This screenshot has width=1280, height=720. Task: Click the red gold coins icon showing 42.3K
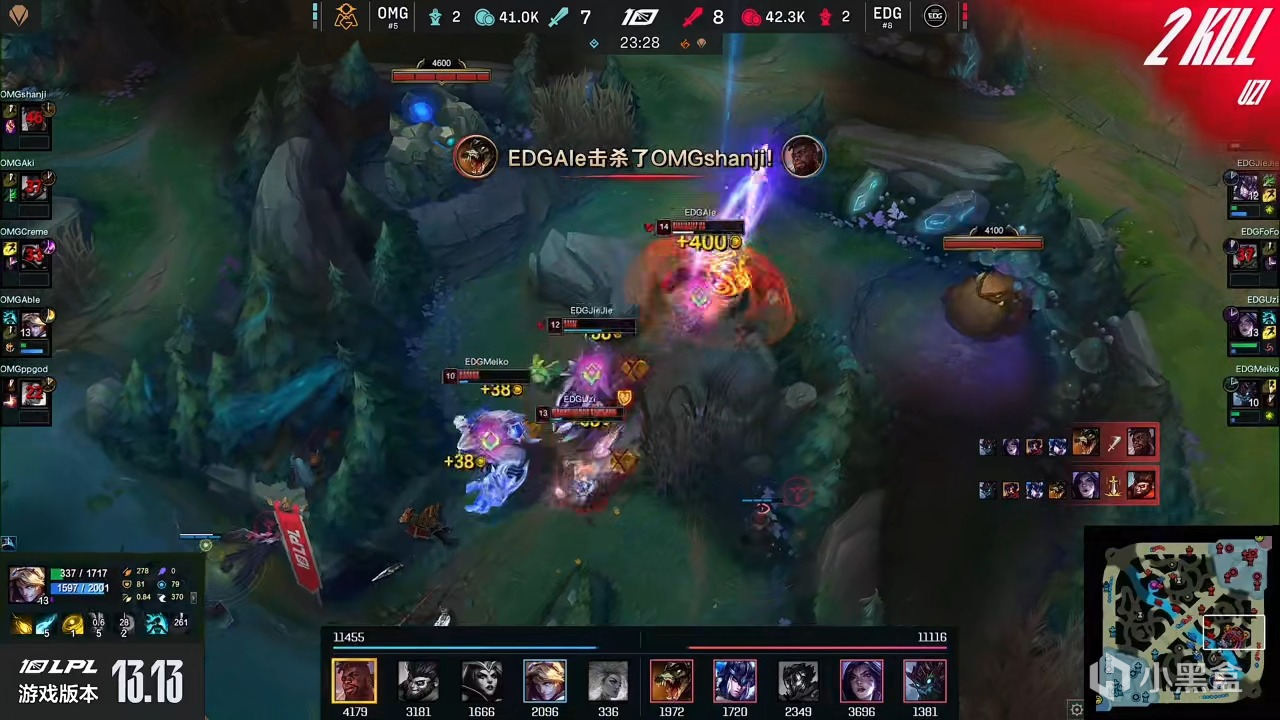750,17
